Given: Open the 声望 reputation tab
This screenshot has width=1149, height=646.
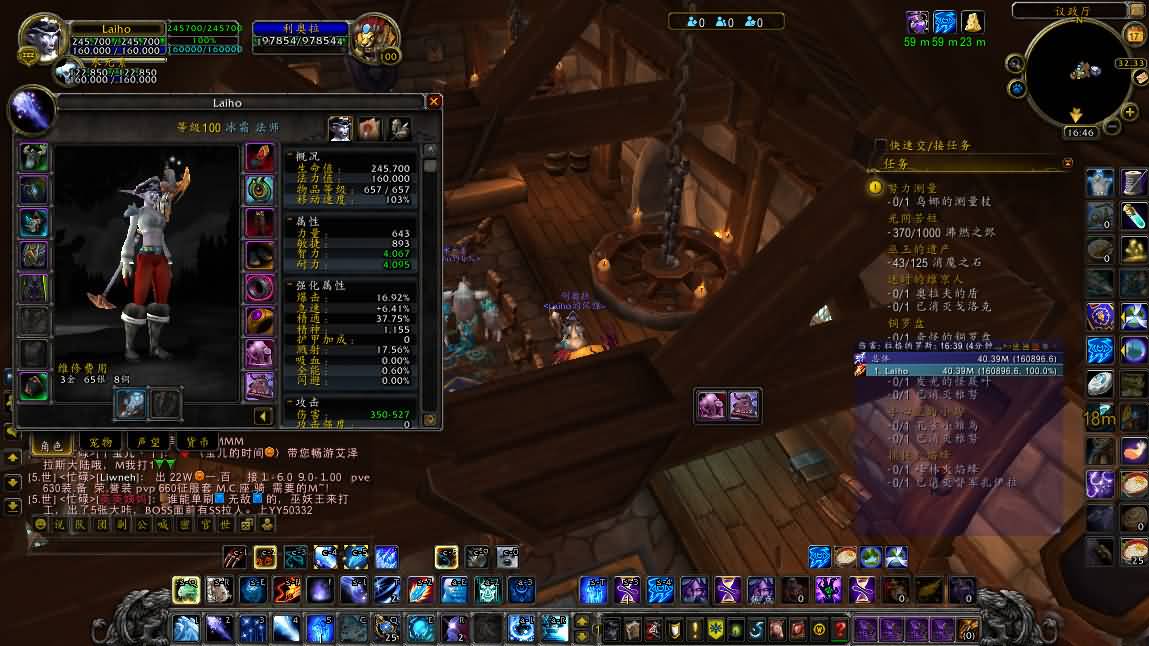Looking at the screenshot, I should 149,441.
